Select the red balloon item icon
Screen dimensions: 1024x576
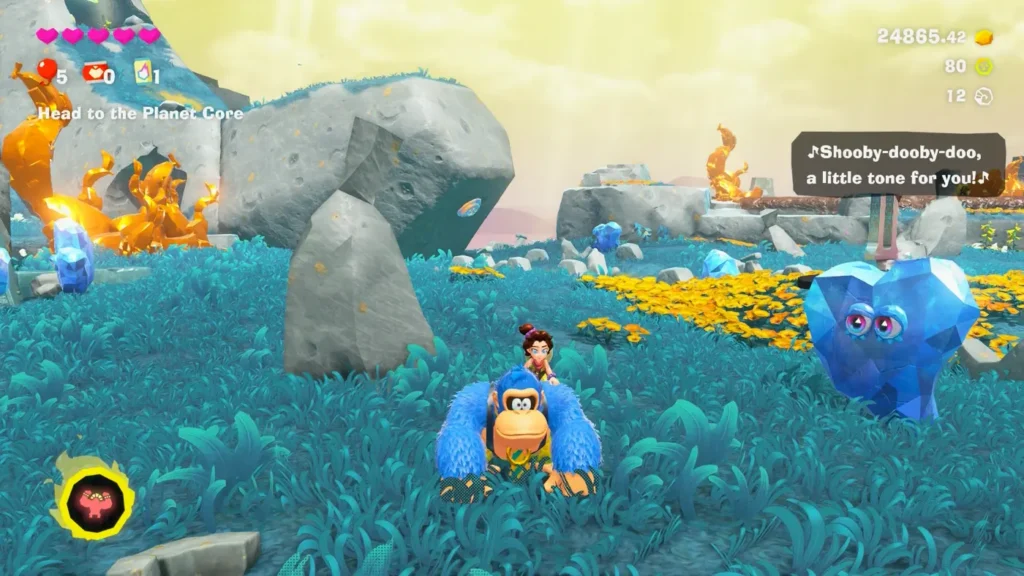point(46,70)
